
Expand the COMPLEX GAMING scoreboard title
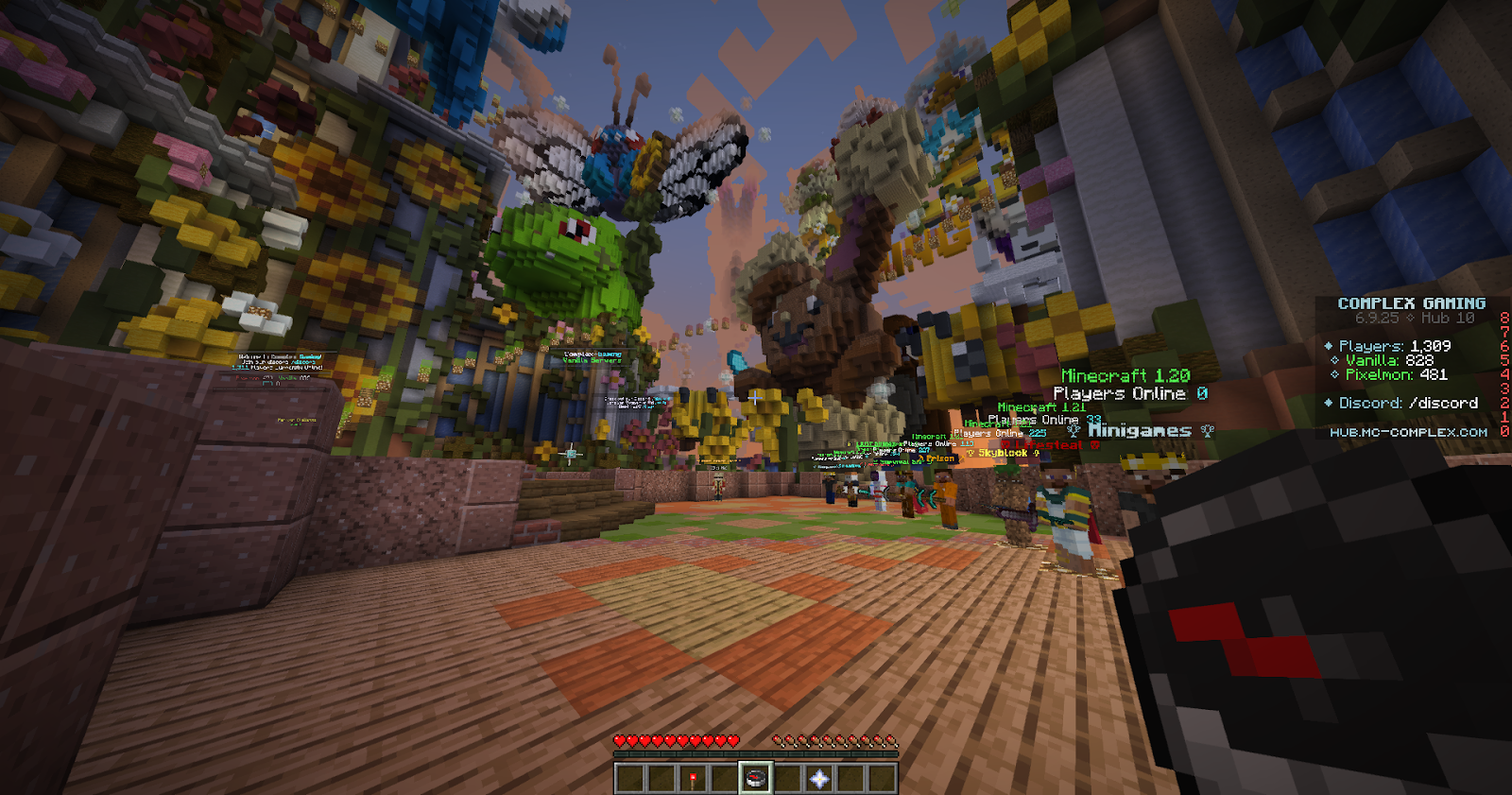[1412, 304]
